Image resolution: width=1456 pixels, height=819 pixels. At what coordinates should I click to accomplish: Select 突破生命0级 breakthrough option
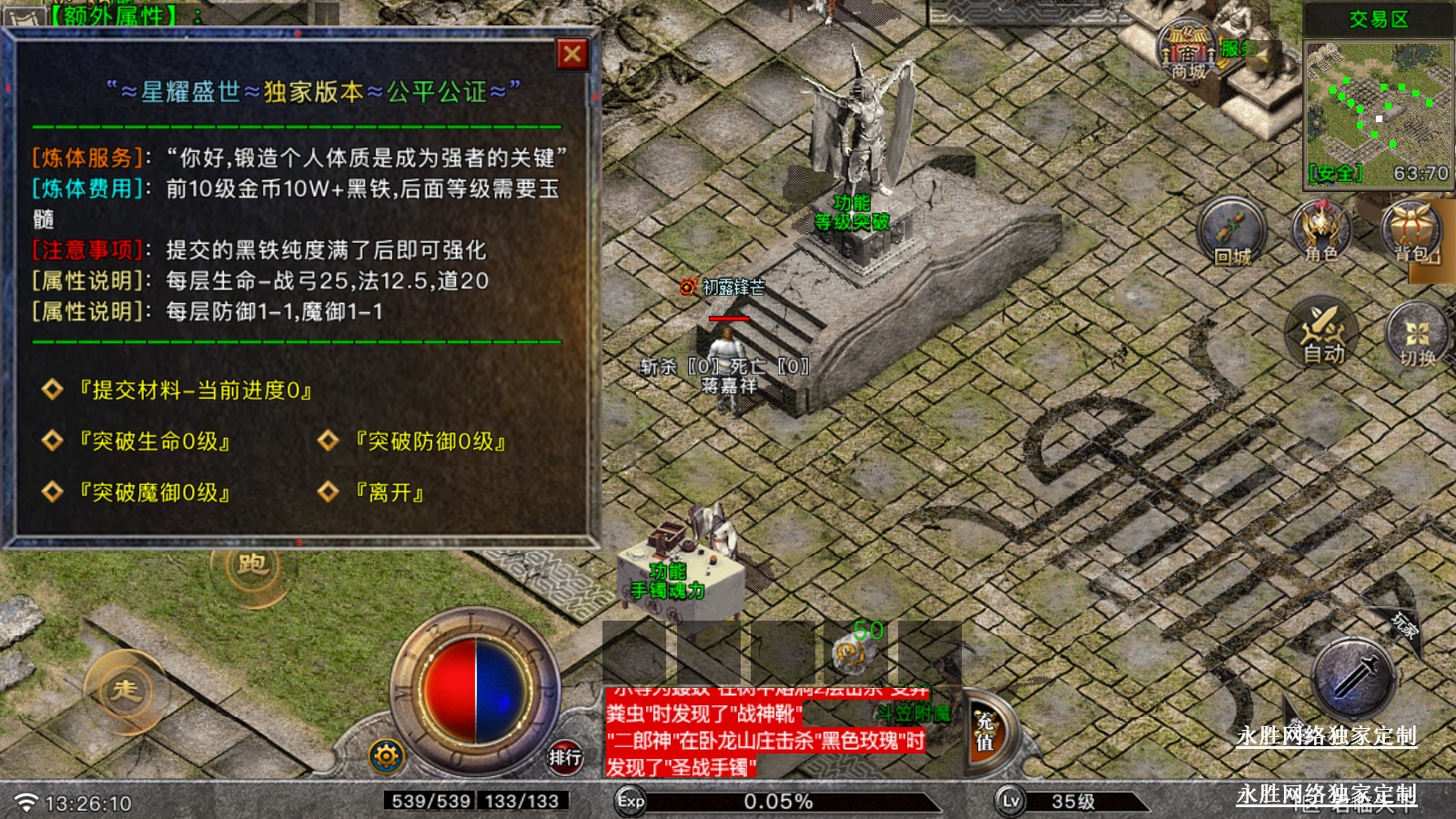tap(153, 441)
